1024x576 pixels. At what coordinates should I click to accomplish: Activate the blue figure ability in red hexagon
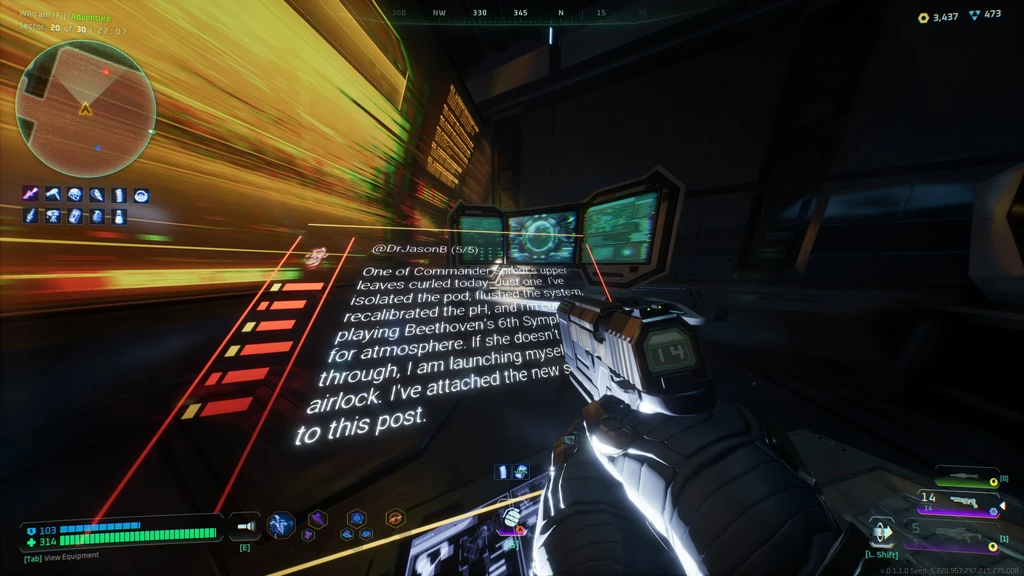click(281, 524)
